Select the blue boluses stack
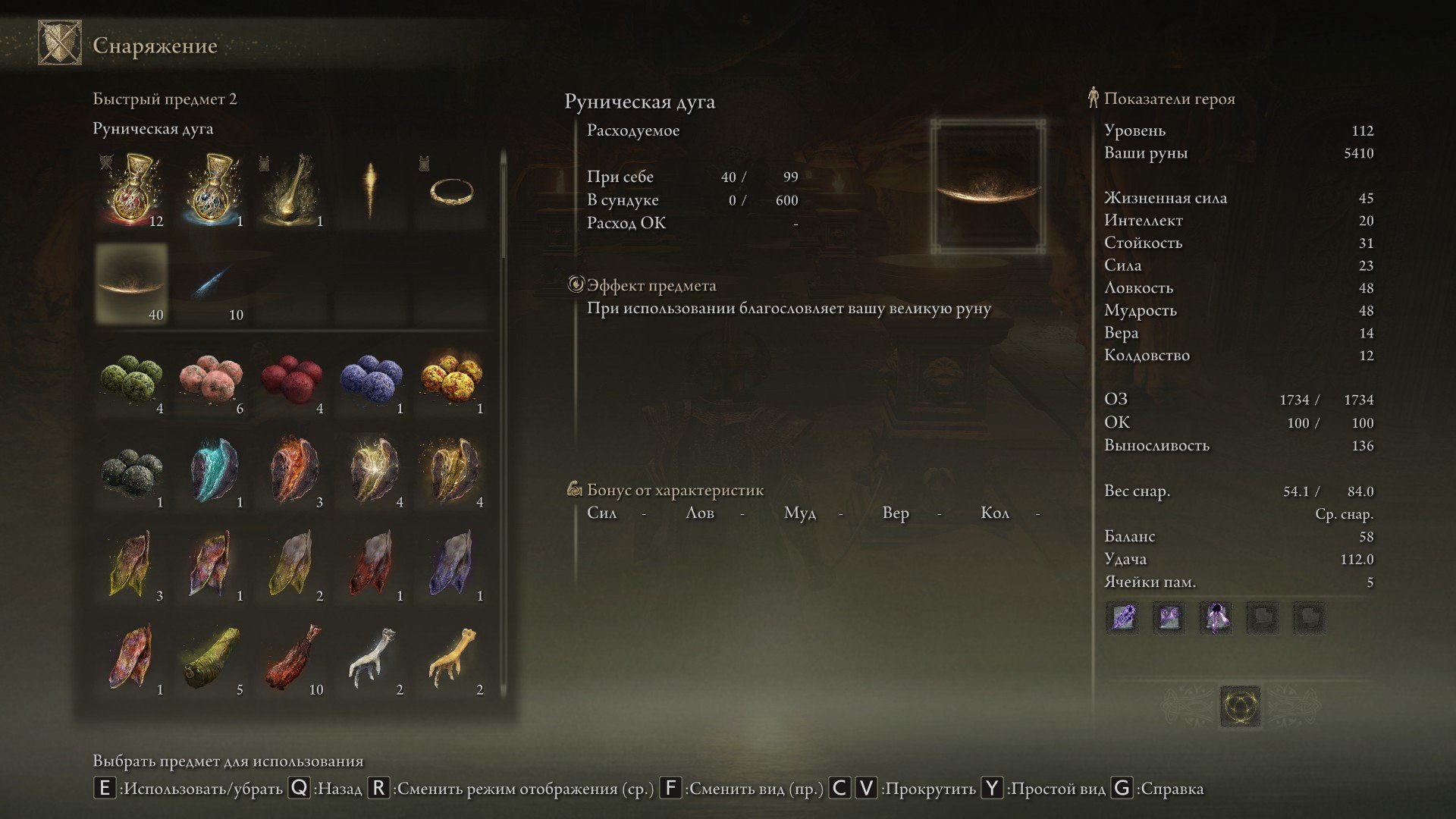Screen dimensions: 1456x819 [372, 378]
